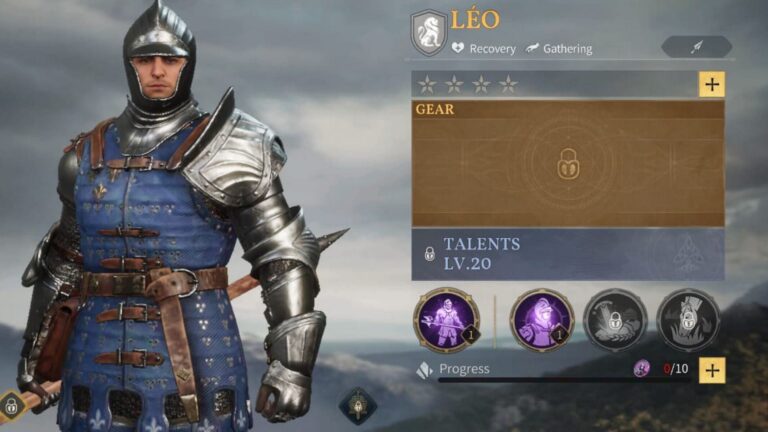The image size is (768, 432).
Task: Open the locked Talents LV.20 panel
Action: (567, 254)
